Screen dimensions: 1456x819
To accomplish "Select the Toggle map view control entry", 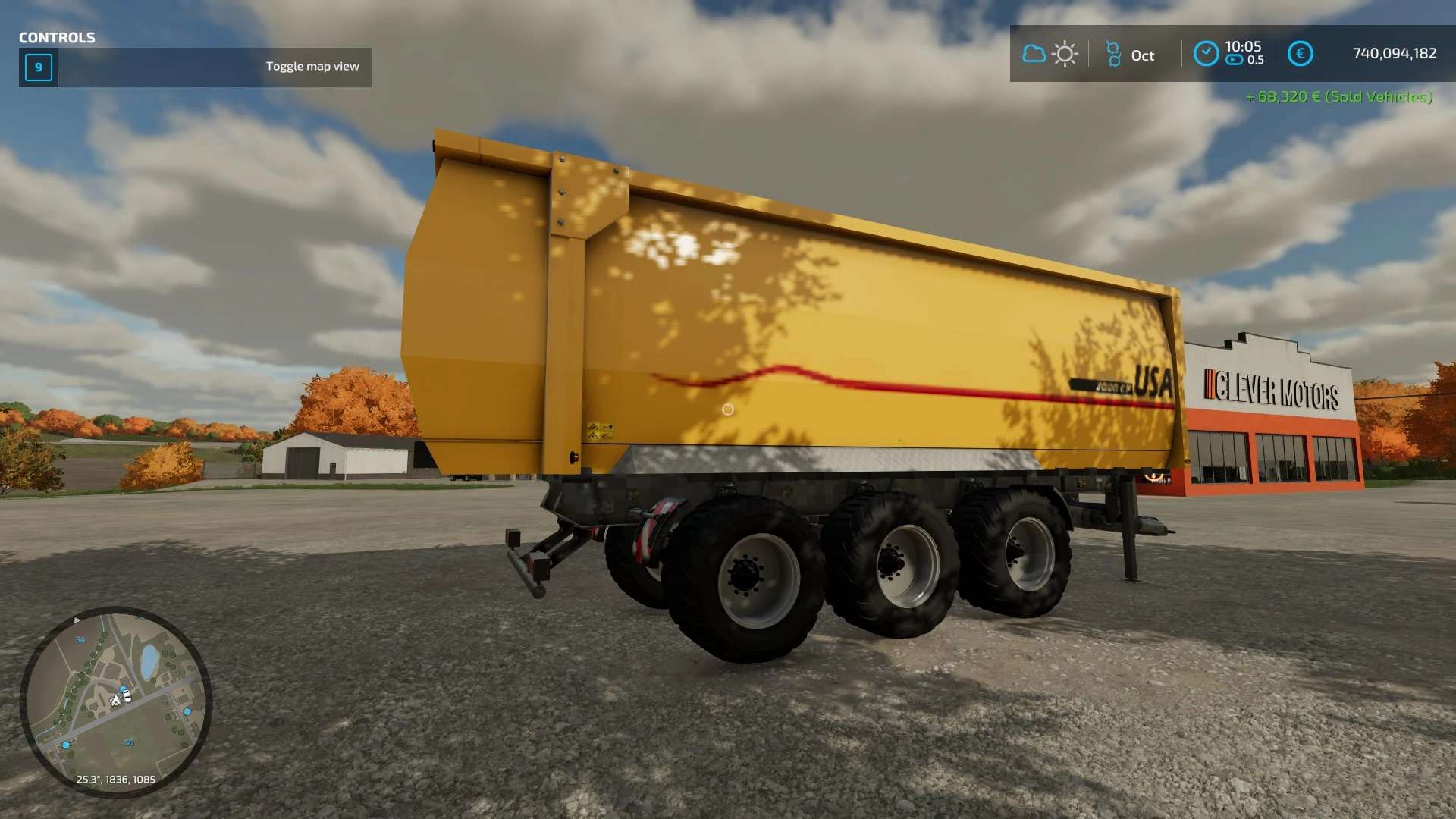I will pyautogui.click(x=195, y=67).
